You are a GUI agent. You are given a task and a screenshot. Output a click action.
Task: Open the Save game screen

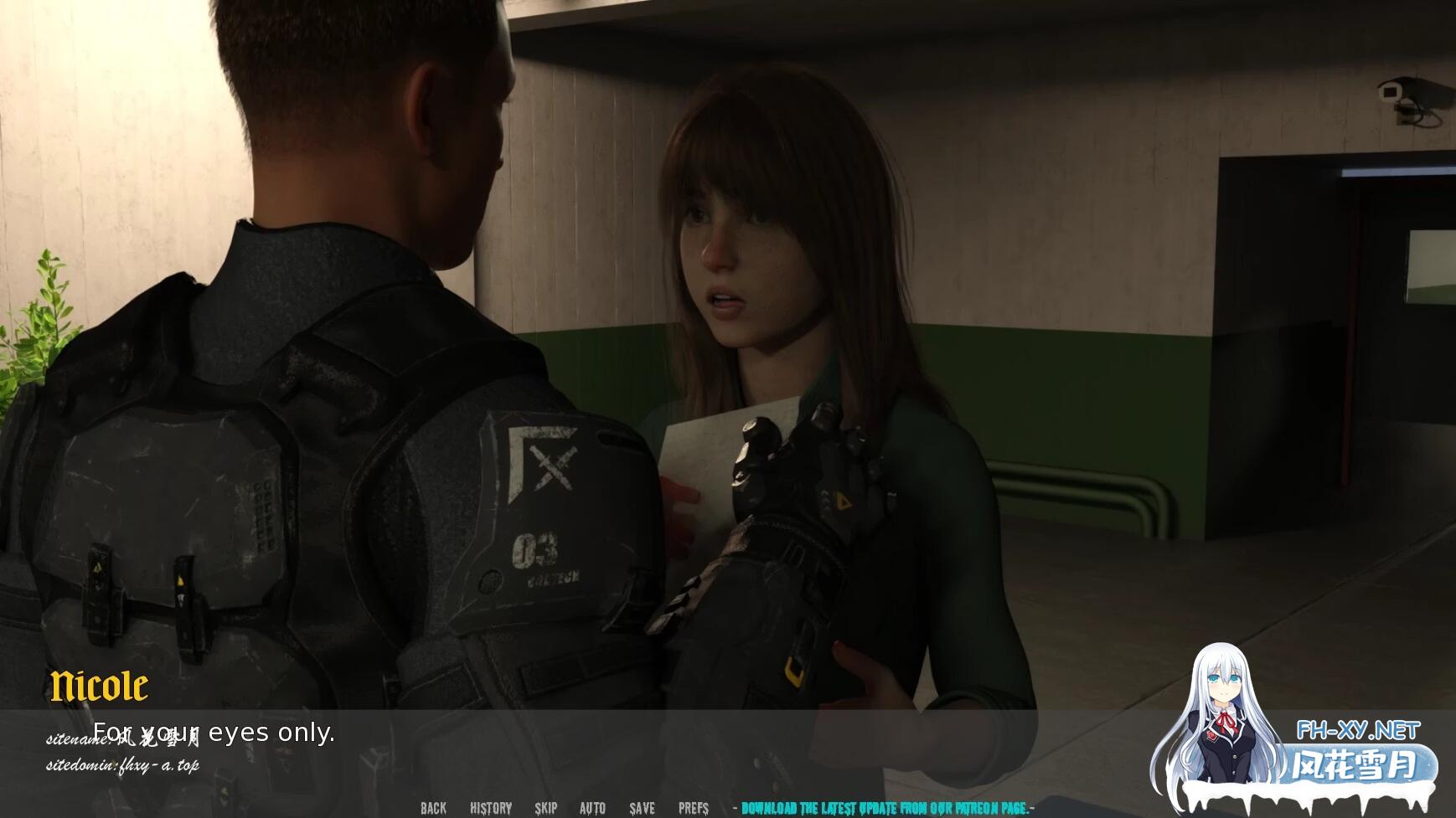point(643,808)
